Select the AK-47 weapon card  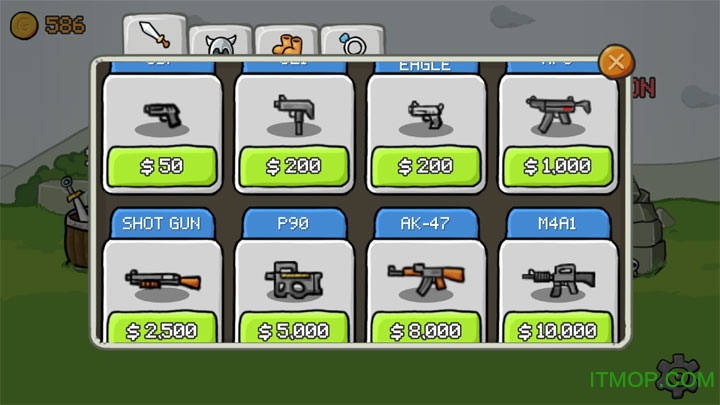(x=426, y=278)
